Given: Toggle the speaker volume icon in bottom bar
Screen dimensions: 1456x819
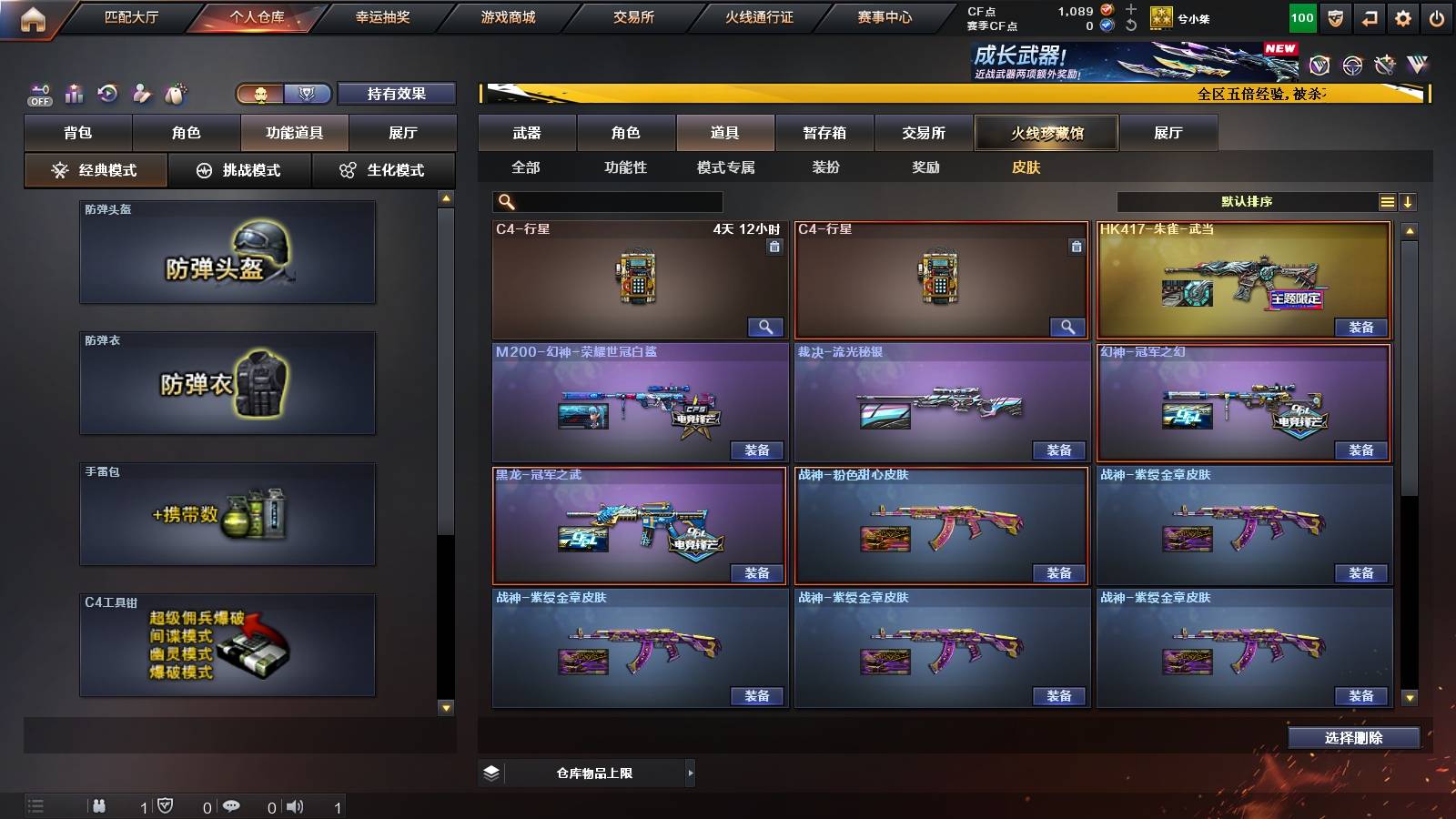Looking at the screenshot, I should [x=295, y=806].
